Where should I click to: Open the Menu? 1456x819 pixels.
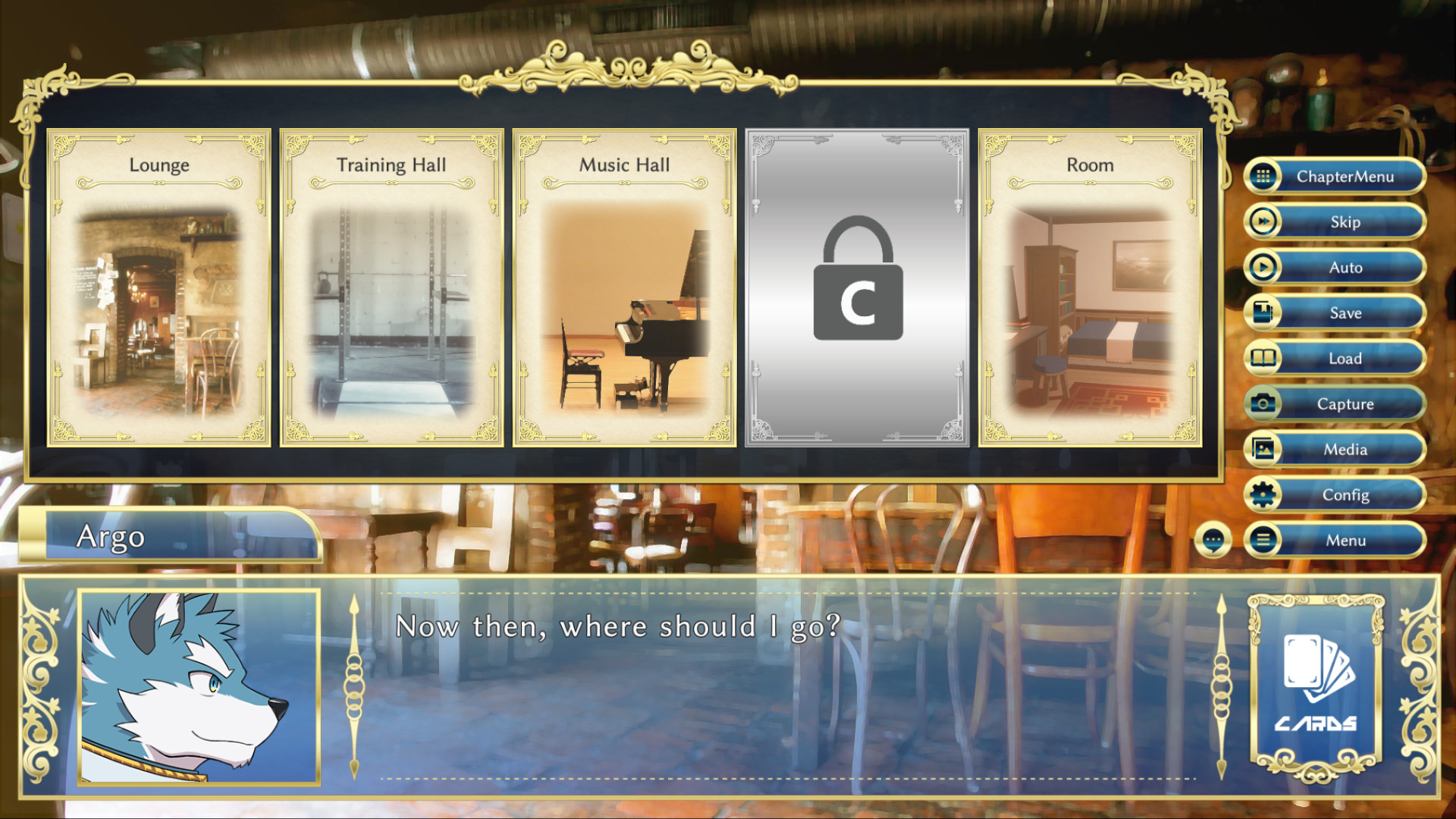click(x=1345, y=540)
